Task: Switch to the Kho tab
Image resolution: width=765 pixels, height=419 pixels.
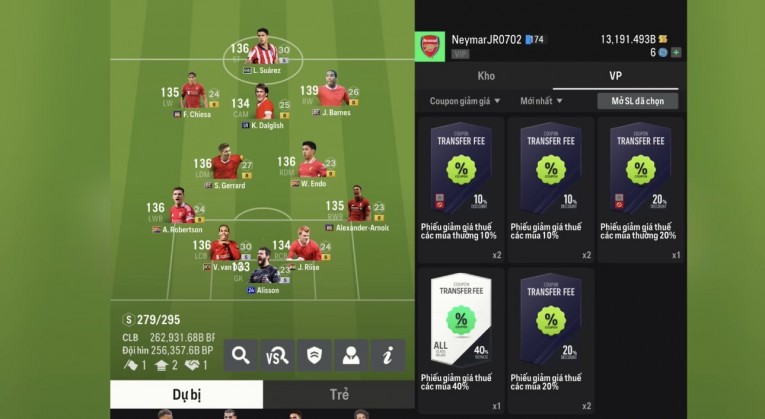Action: click(486, 76)
